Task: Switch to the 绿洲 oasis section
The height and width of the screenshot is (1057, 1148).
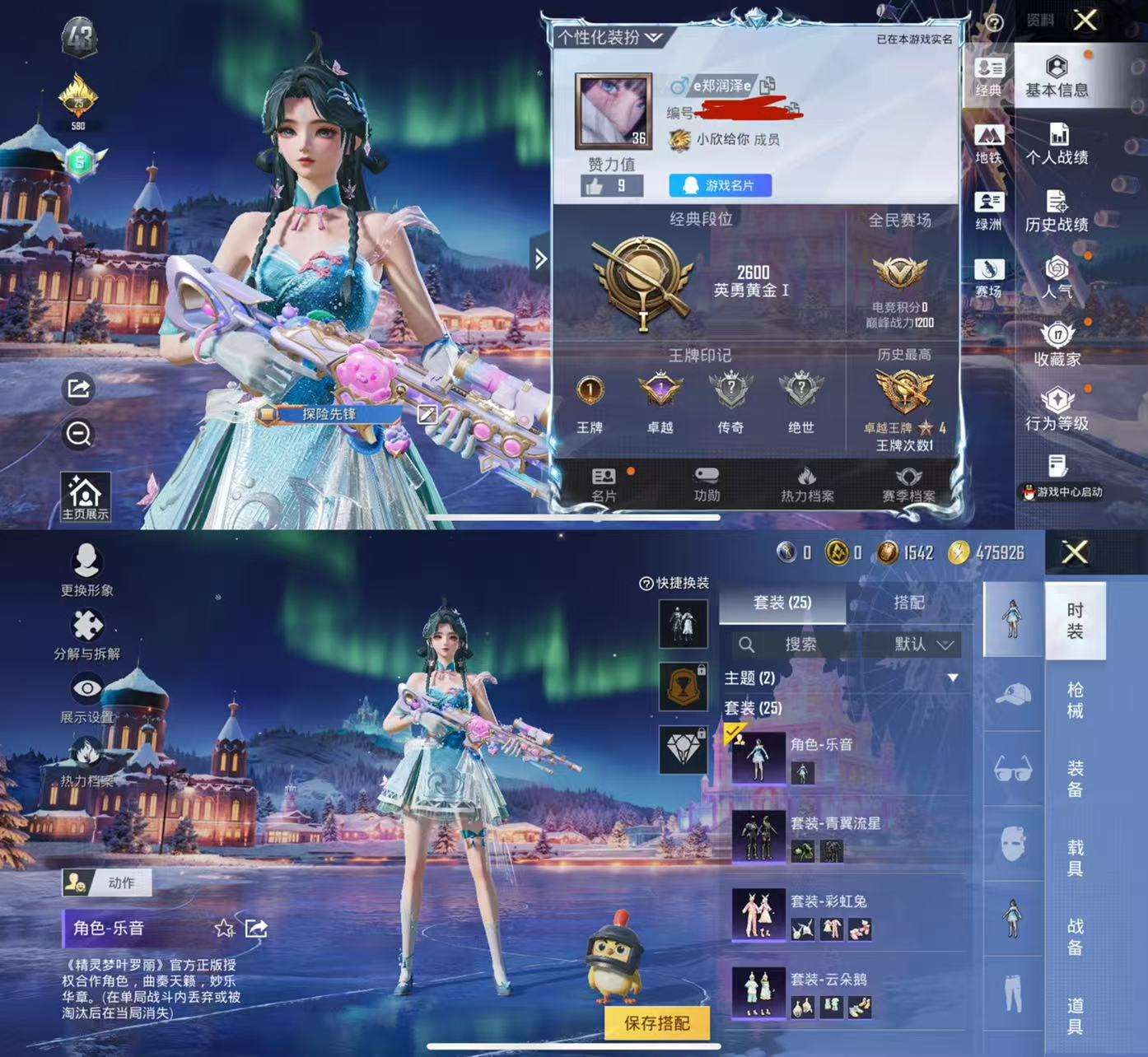Action: pos(988,210)
